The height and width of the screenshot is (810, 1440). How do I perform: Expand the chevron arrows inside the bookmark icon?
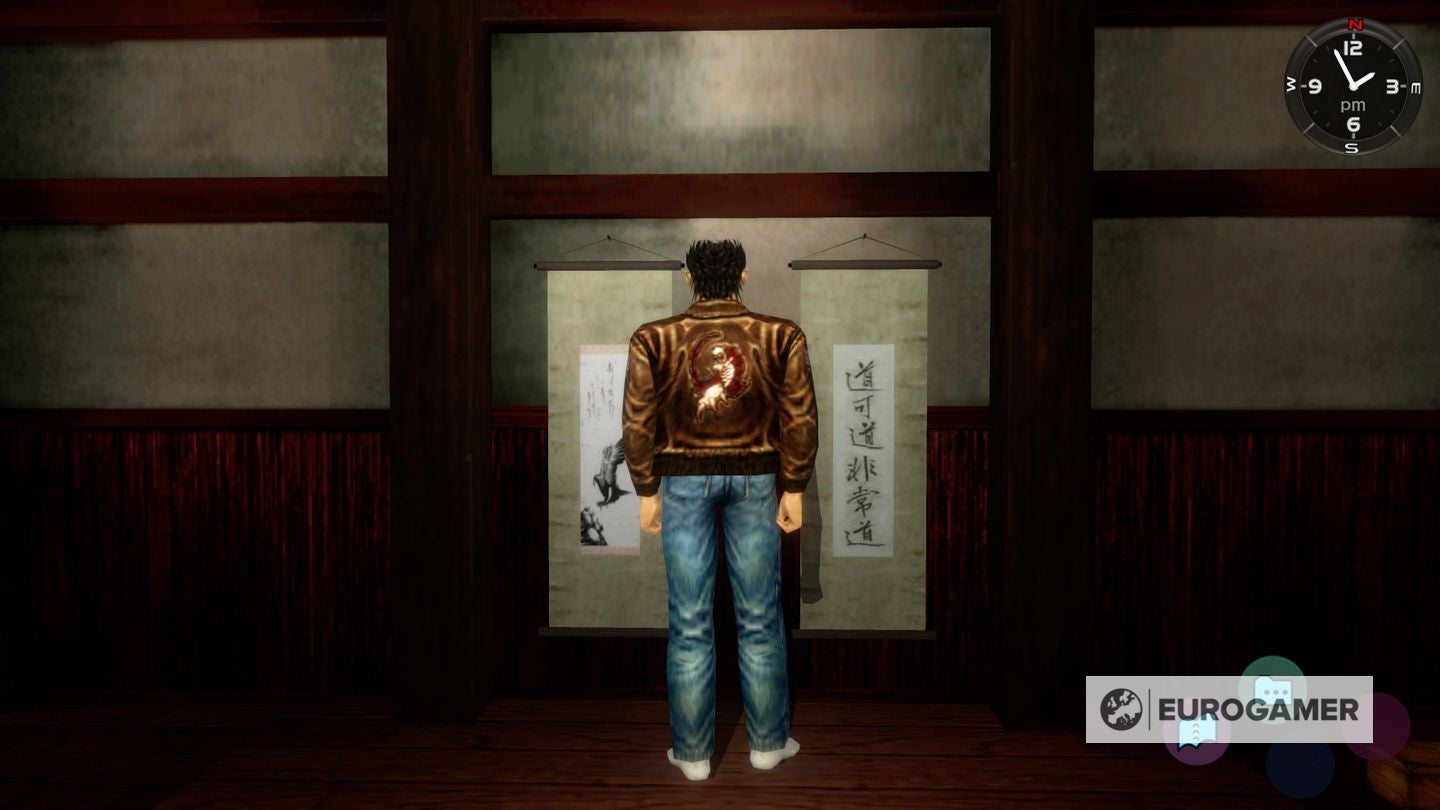(x=1196, y=731)
